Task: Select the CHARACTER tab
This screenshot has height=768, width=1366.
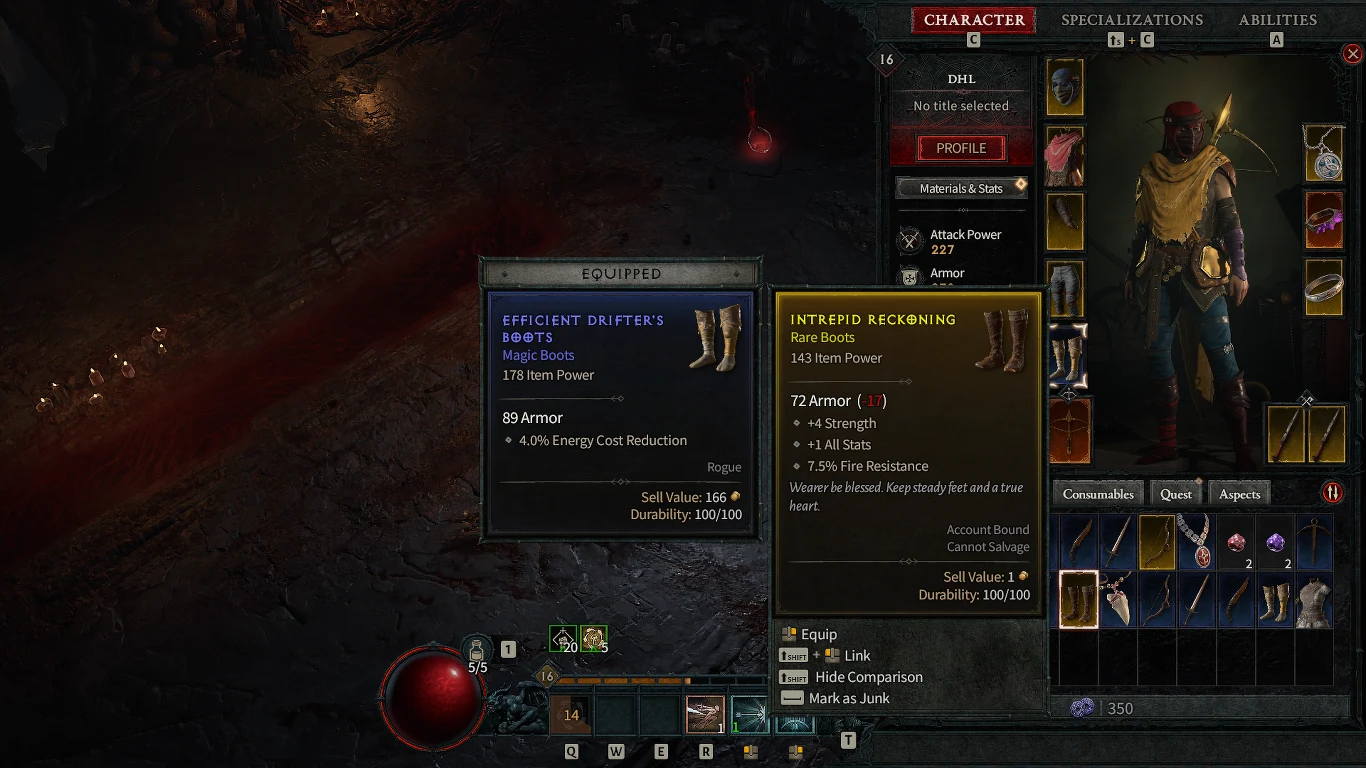Action: [x=973, y=20]
